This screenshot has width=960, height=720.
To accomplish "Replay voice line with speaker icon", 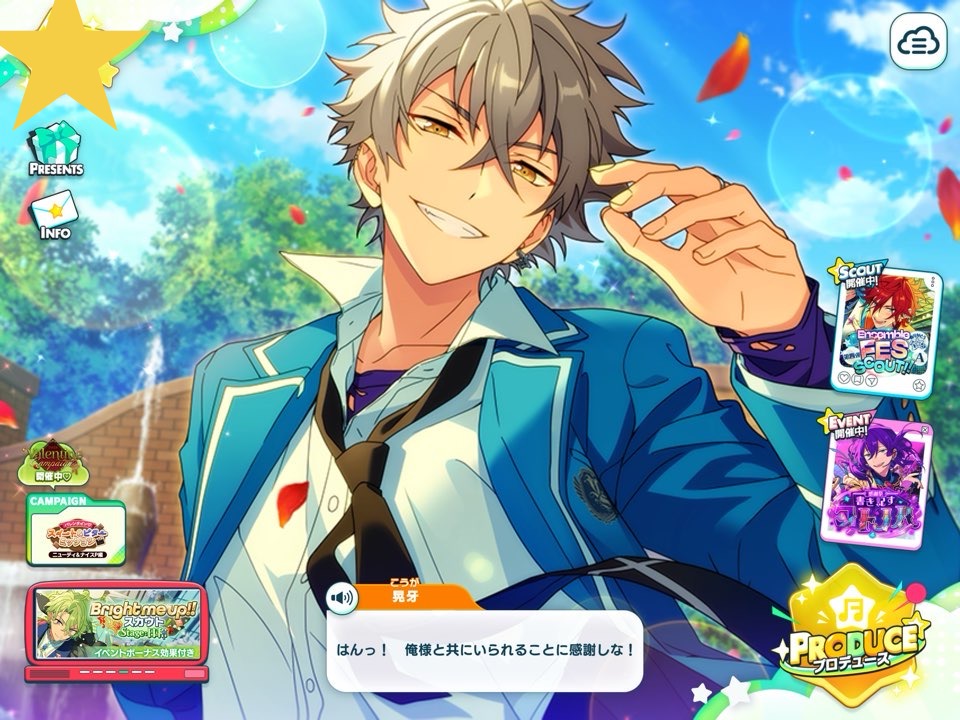I will [x=343, y=598].
